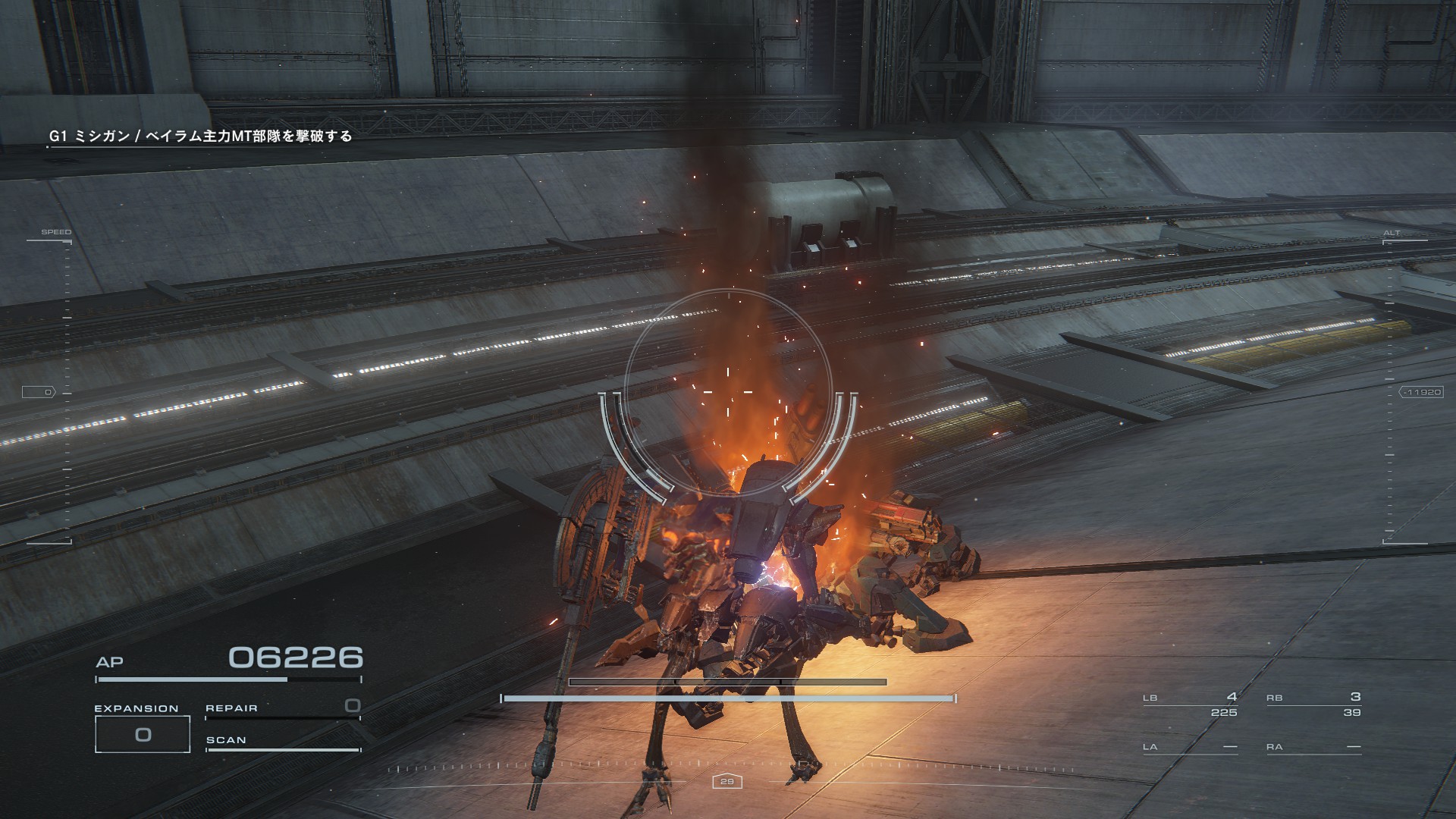1456x819 pixels.
Task: Click the compass heading marker
Action: (727, 781)
